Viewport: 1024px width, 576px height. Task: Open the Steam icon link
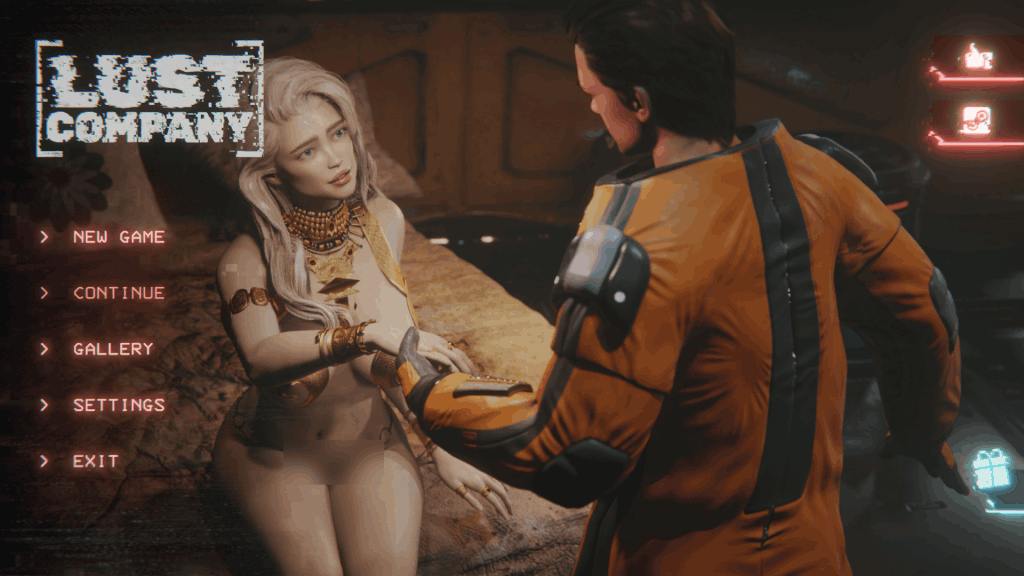coord(975,119)
